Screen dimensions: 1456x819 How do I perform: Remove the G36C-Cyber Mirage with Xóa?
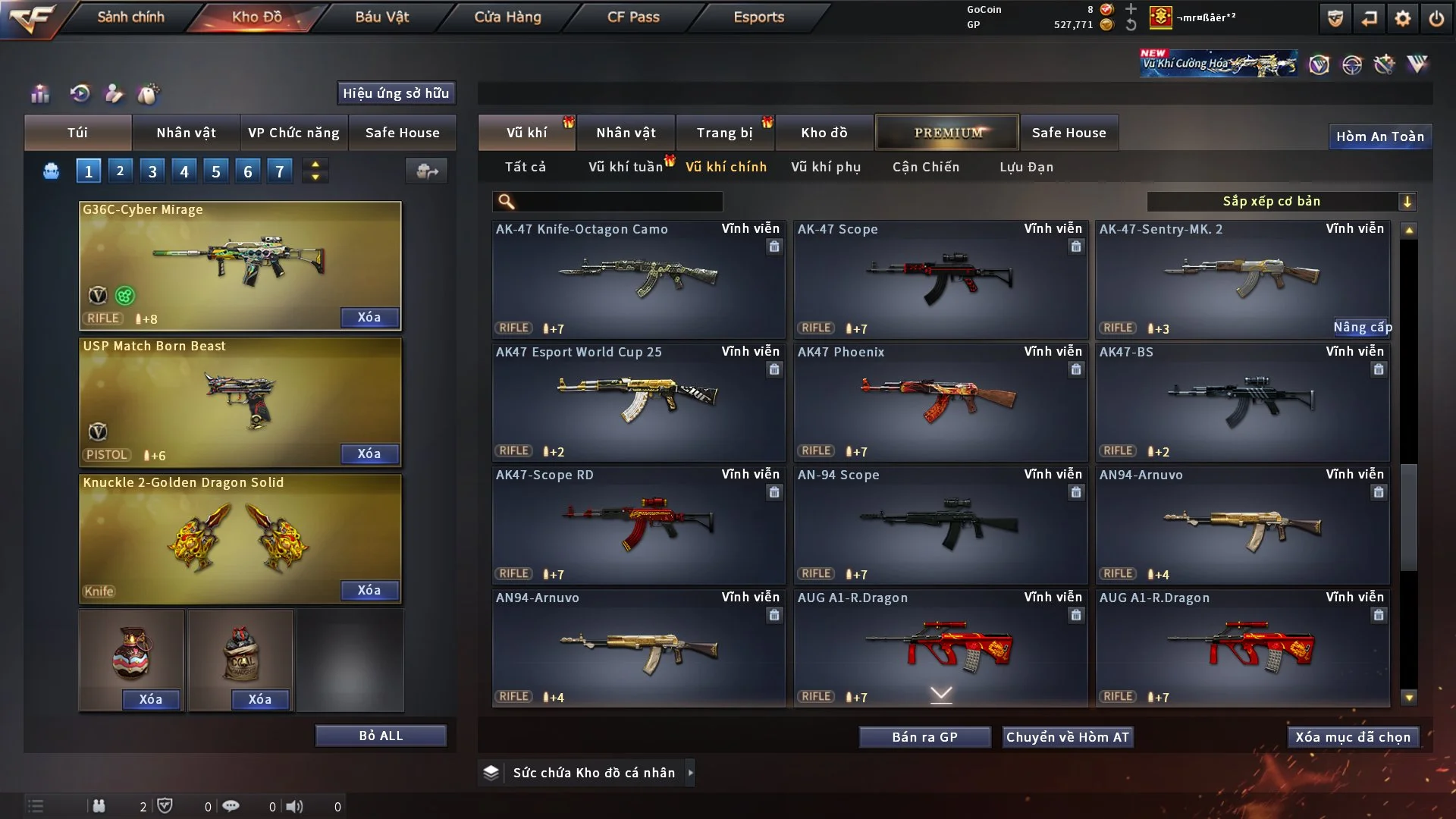369,317
